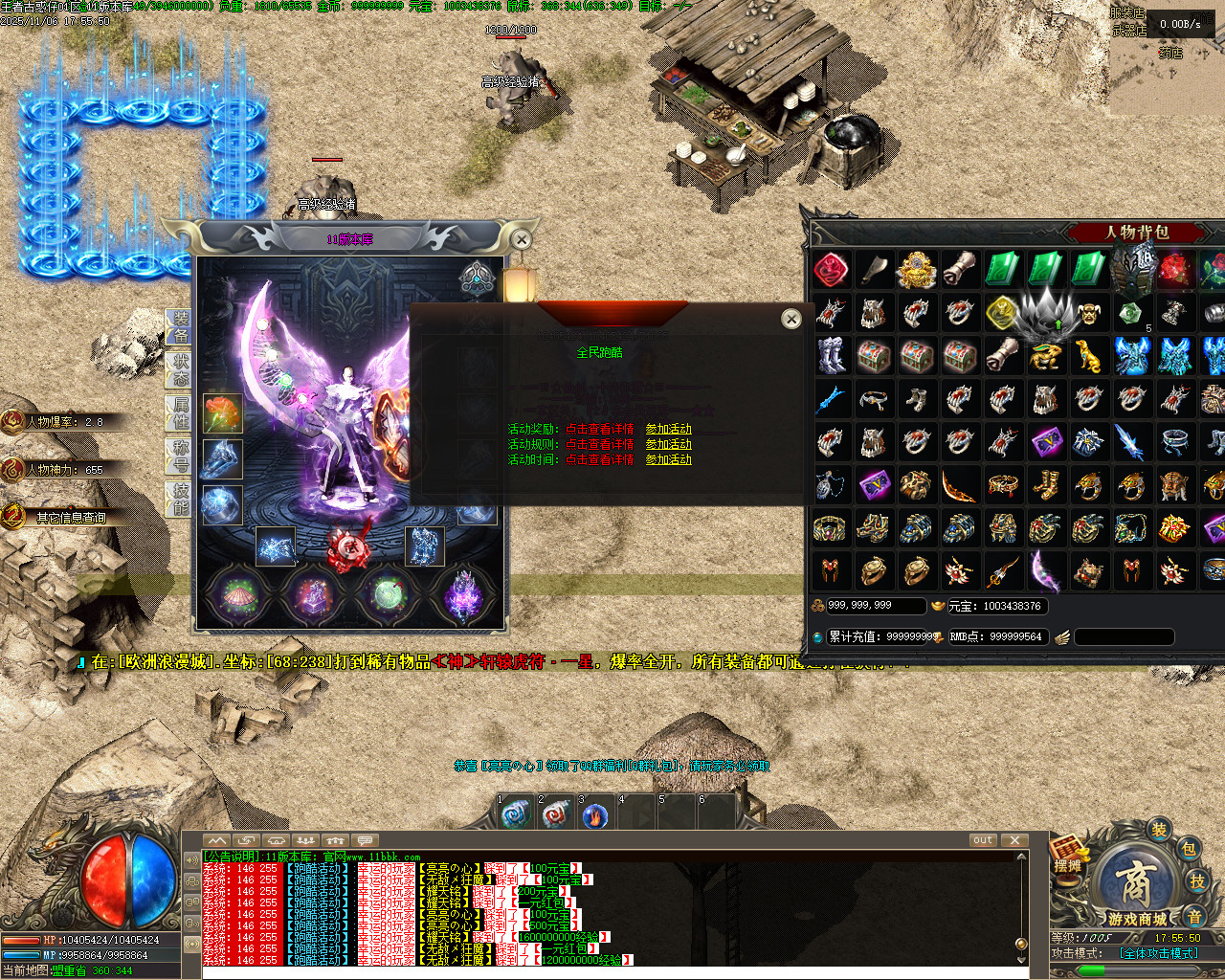Join event via 活动时间 参加活动 link
This screenshot has height=980, width=1225.
(668, 459)
